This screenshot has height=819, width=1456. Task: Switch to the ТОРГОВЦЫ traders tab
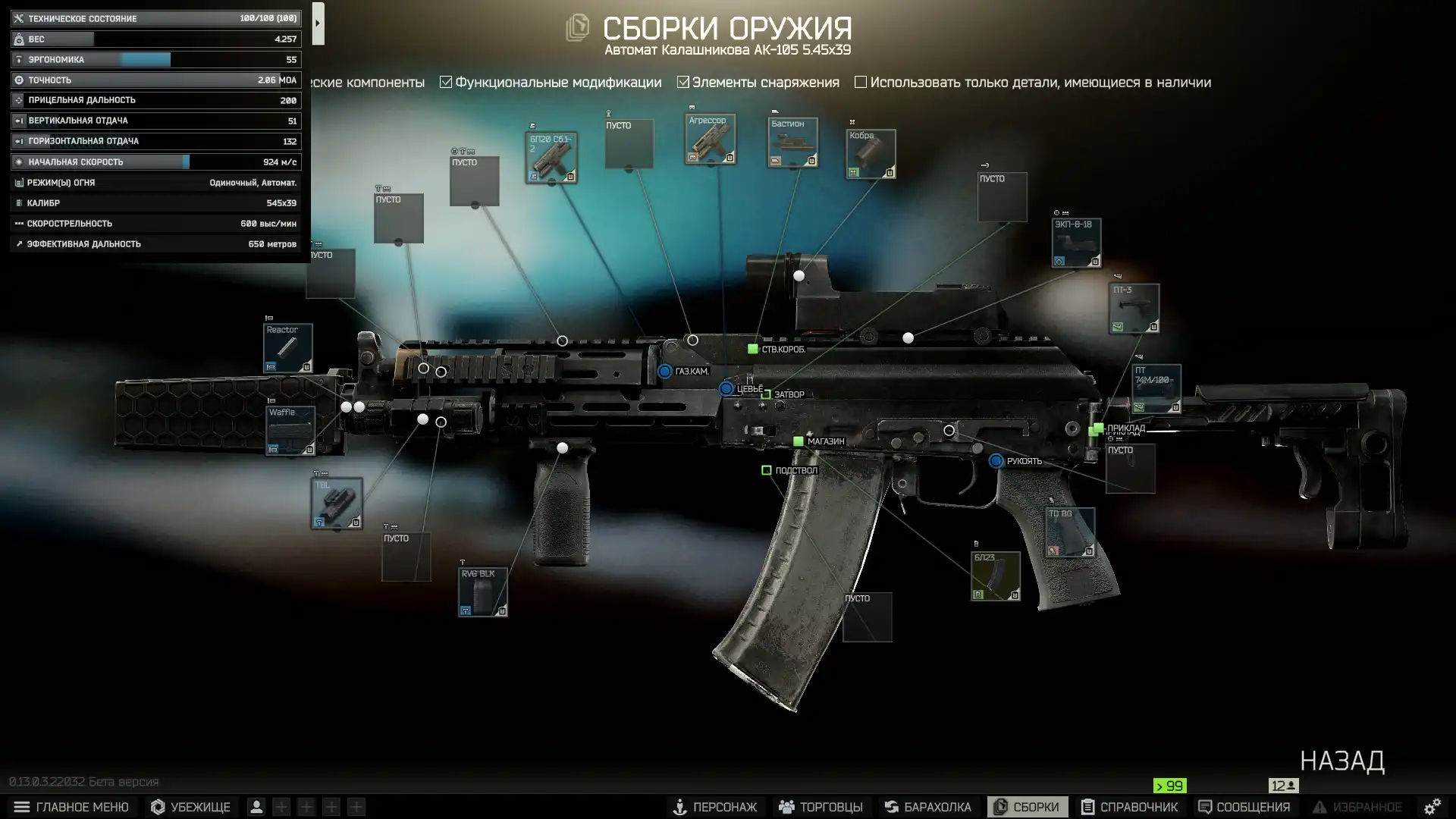pyautogui.click(x=821, y=807)
